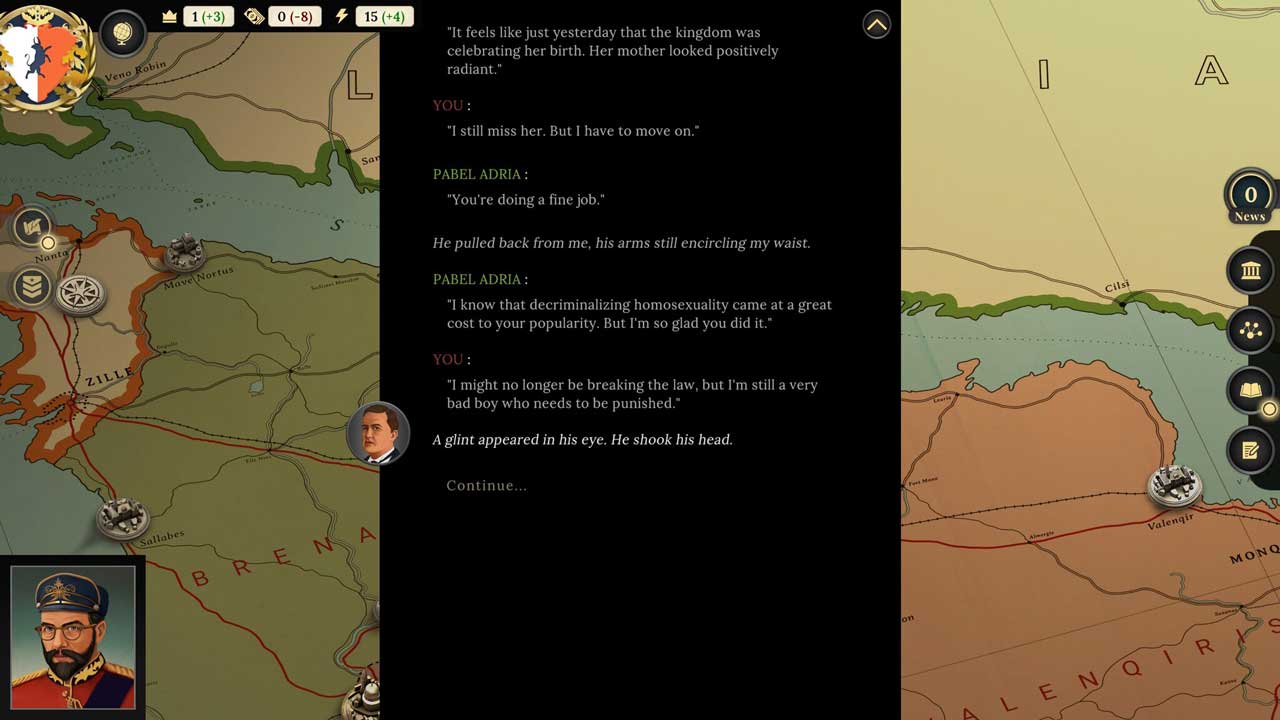Collapse the dialogue panel with the up arrow
The width and height of the screenshot is (1280, 720).
877,25
